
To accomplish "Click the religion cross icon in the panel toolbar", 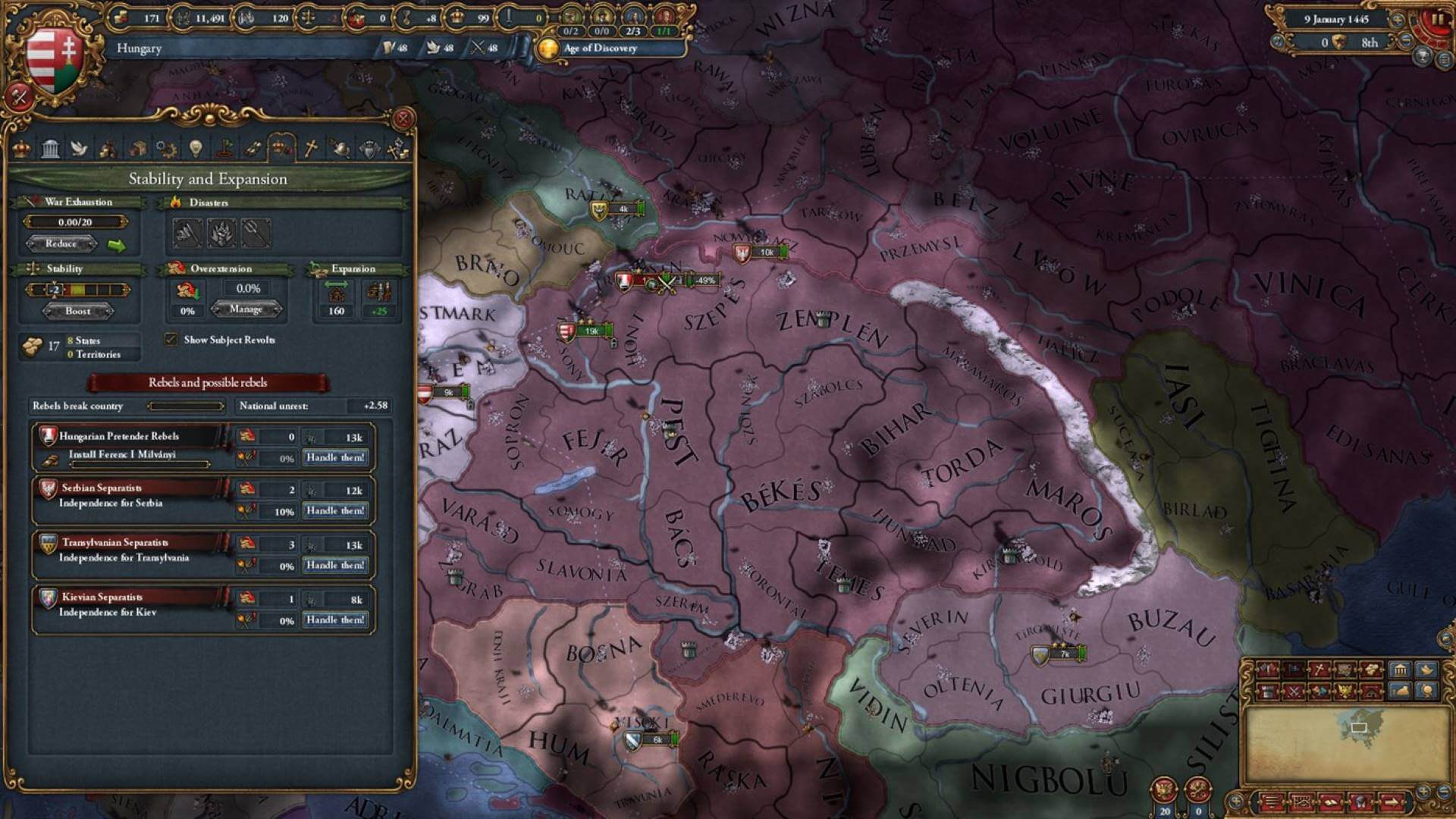I will [310, 148].
